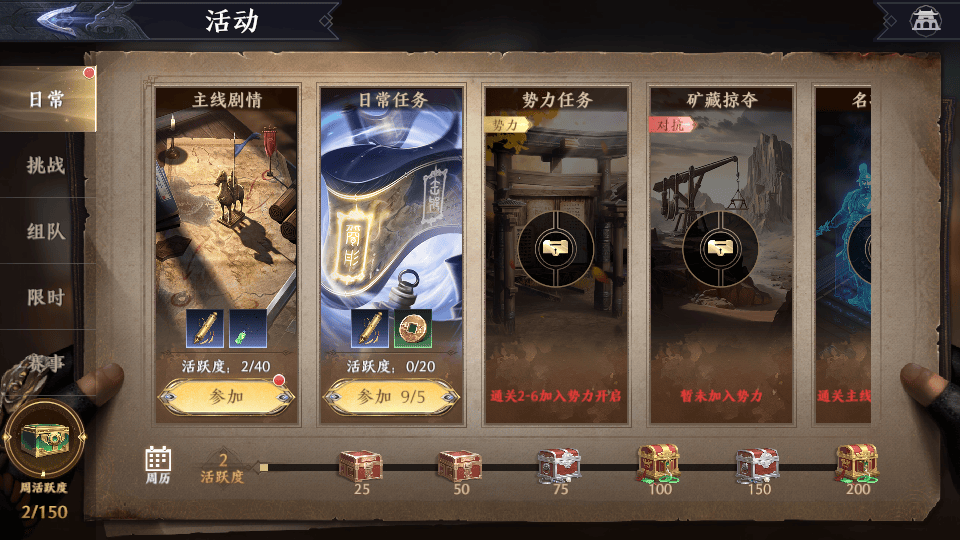Image resolution: width=960 pixels, height=540 pixels.
Task: Open the 组队 tab
Action: tap(47, 231)
